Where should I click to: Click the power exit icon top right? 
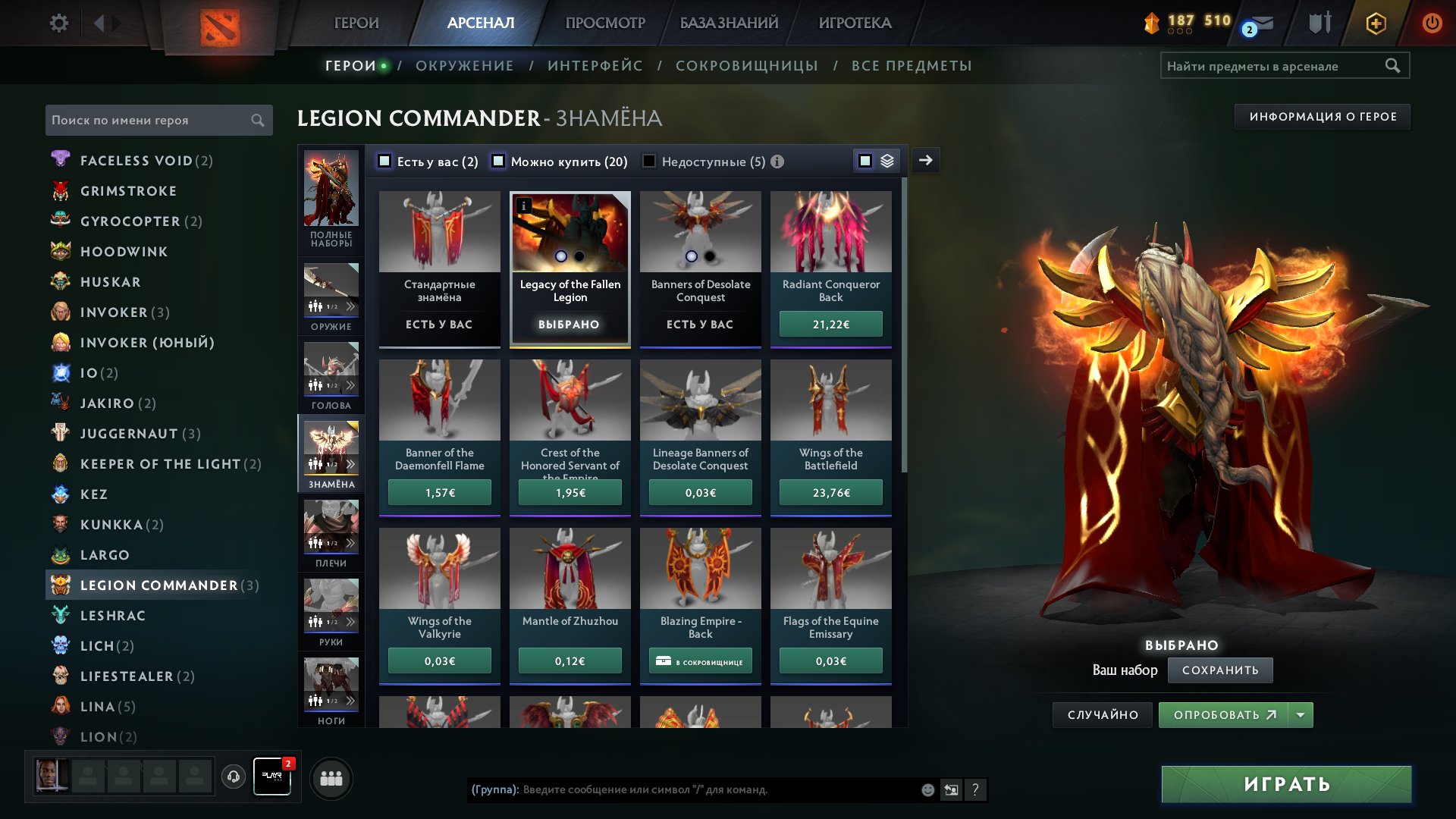[1432, 23]
